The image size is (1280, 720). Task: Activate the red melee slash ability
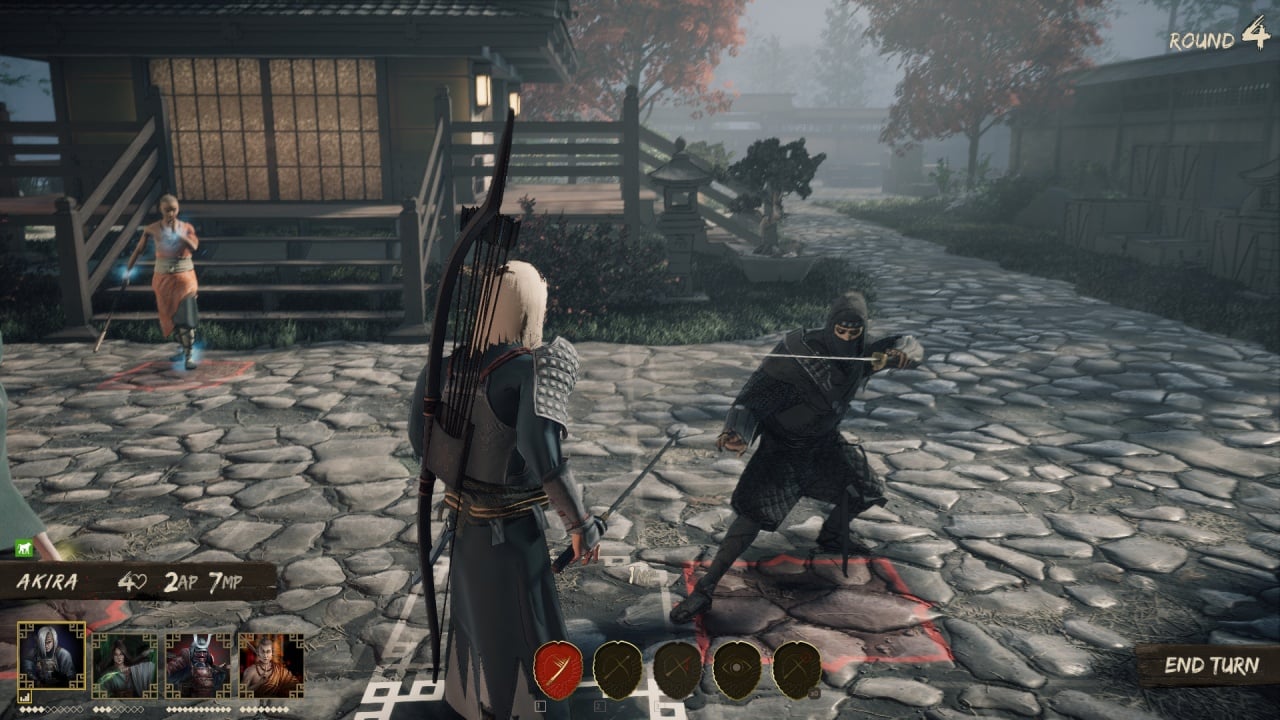tap(557, 669)
